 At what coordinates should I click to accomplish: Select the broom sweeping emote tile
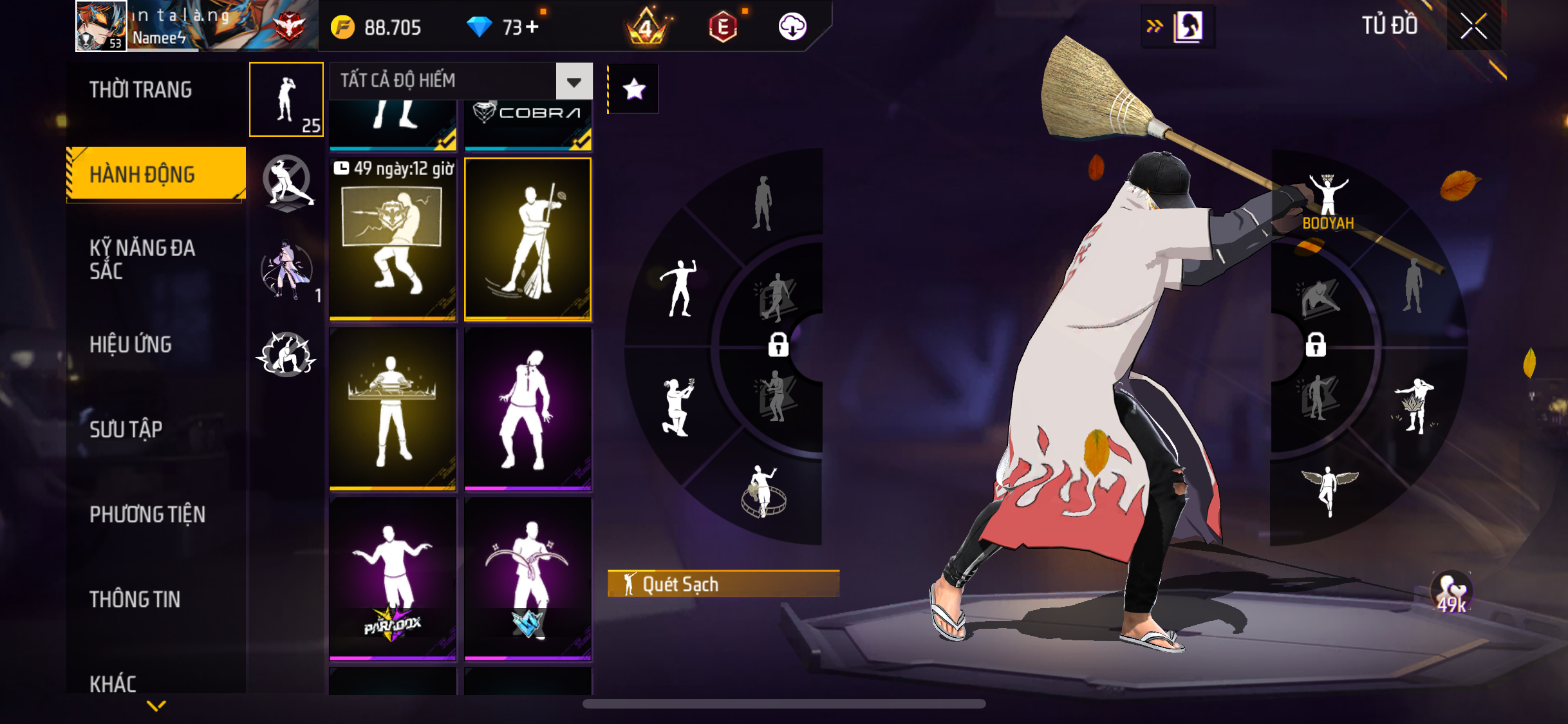528,239
